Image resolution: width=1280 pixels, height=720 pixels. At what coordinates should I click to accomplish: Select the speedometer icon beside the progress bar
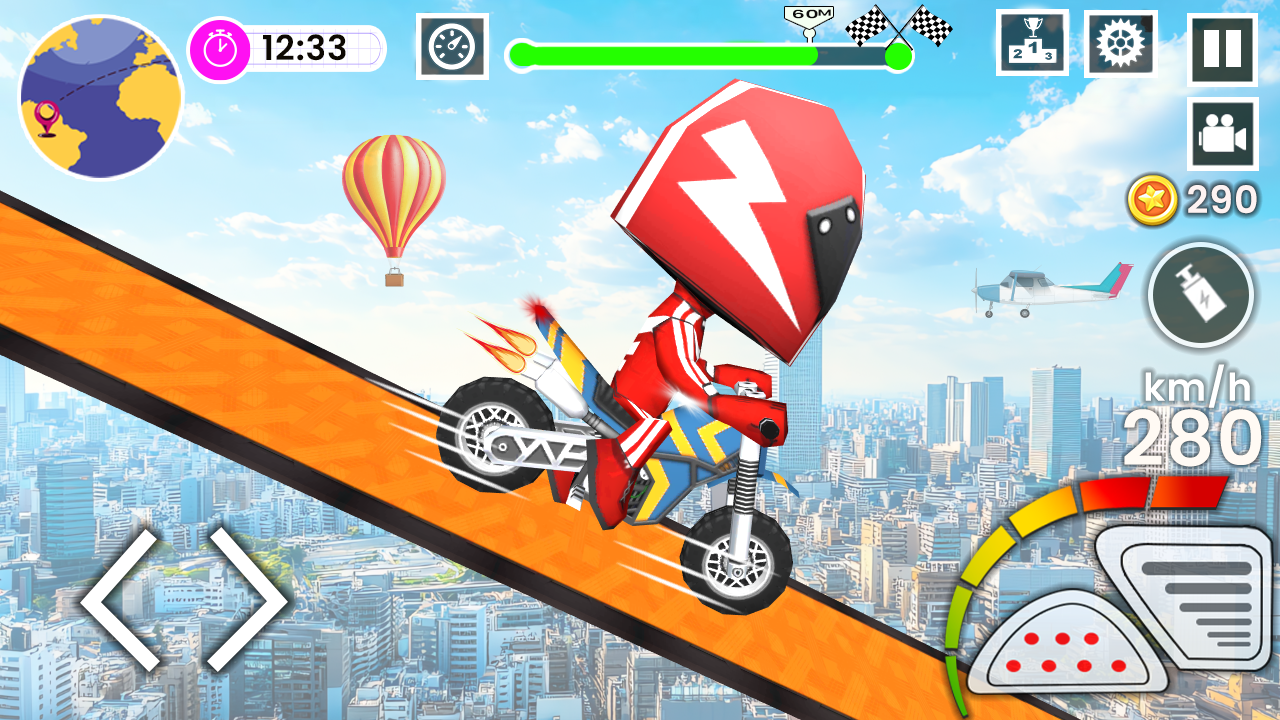[452, 45]
